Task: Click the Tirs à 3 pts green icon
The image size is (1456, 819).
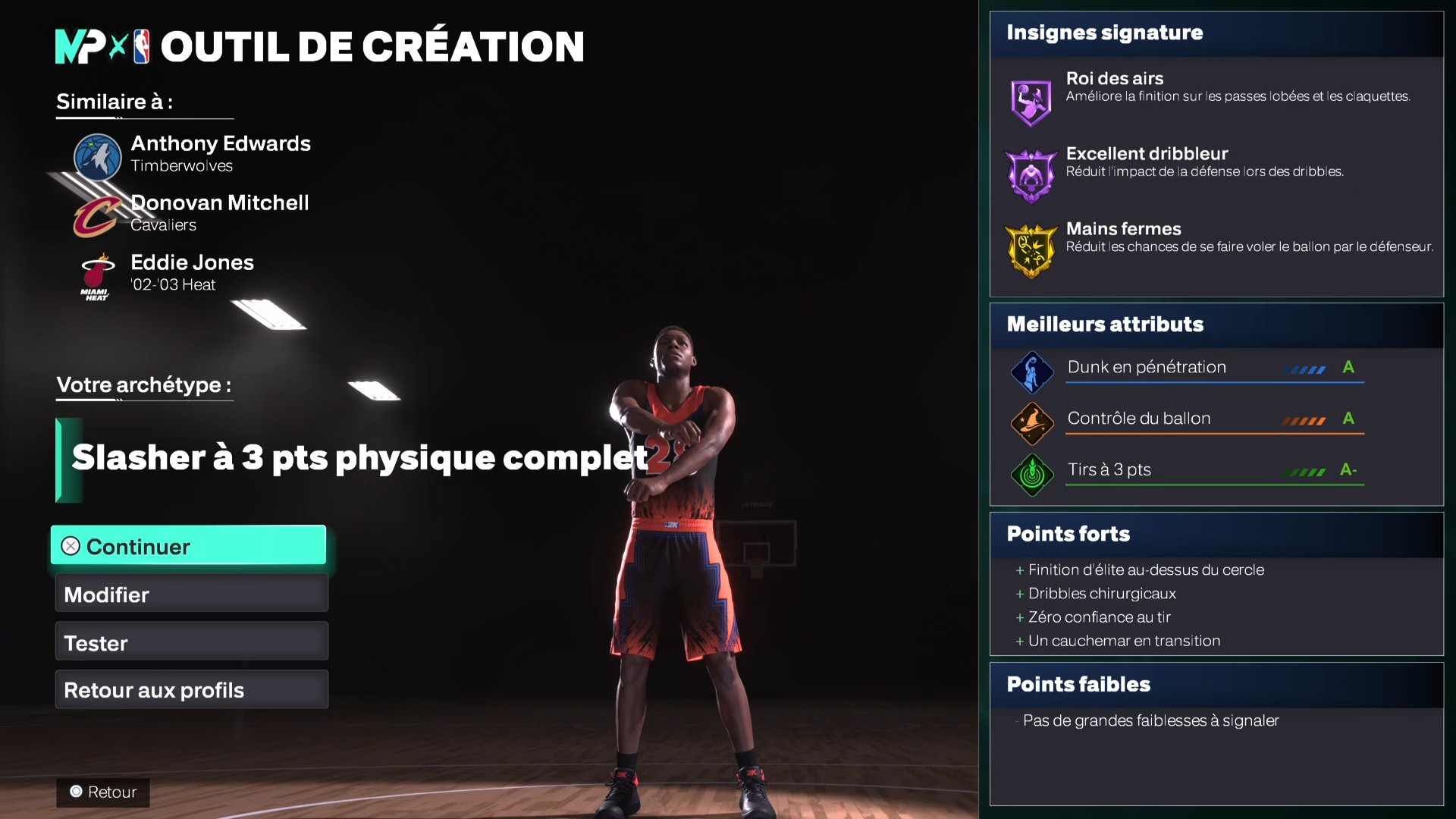Action: pos(1032,475)
